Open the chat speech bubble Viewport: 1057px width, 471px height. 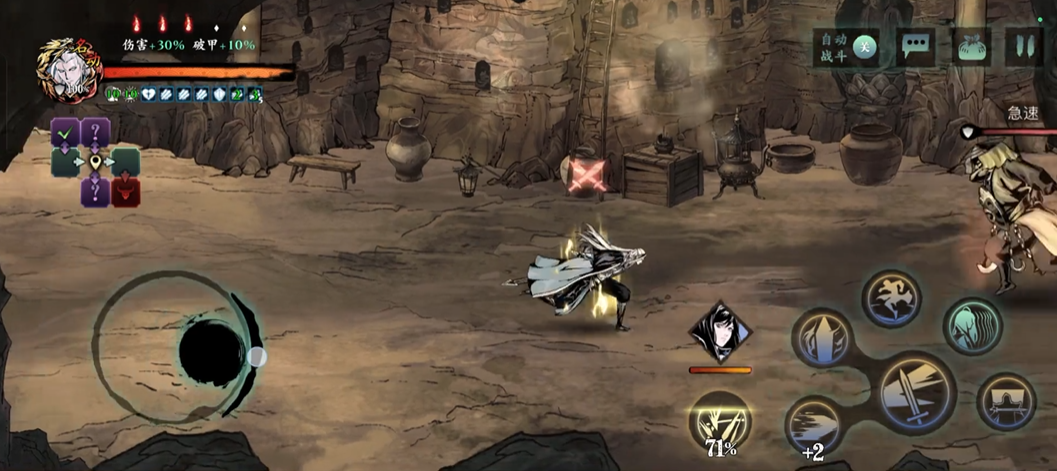[x=916, y=48]
